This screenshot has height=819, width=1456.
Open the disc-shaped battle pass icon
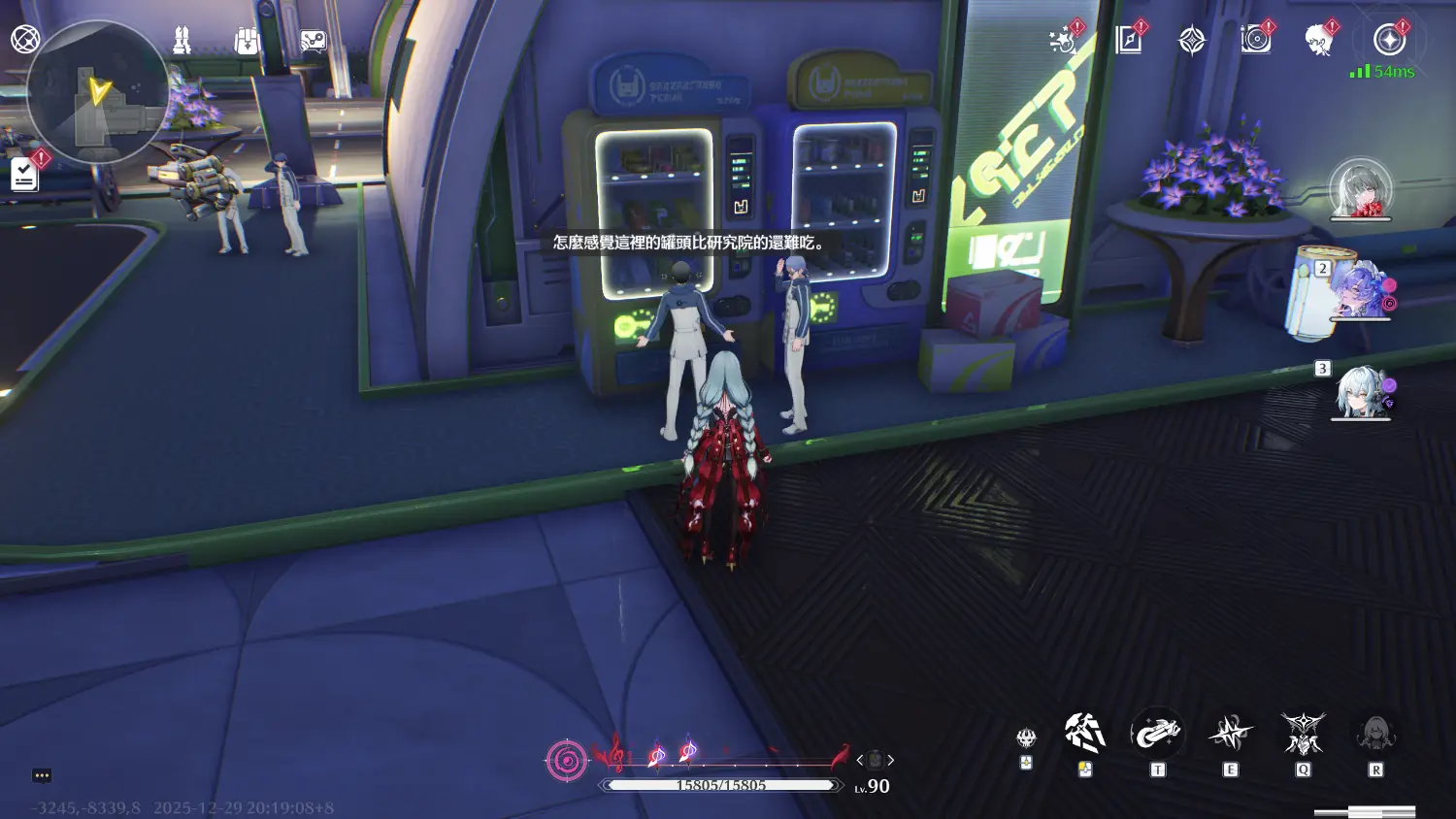click(x=1256, y=40)
